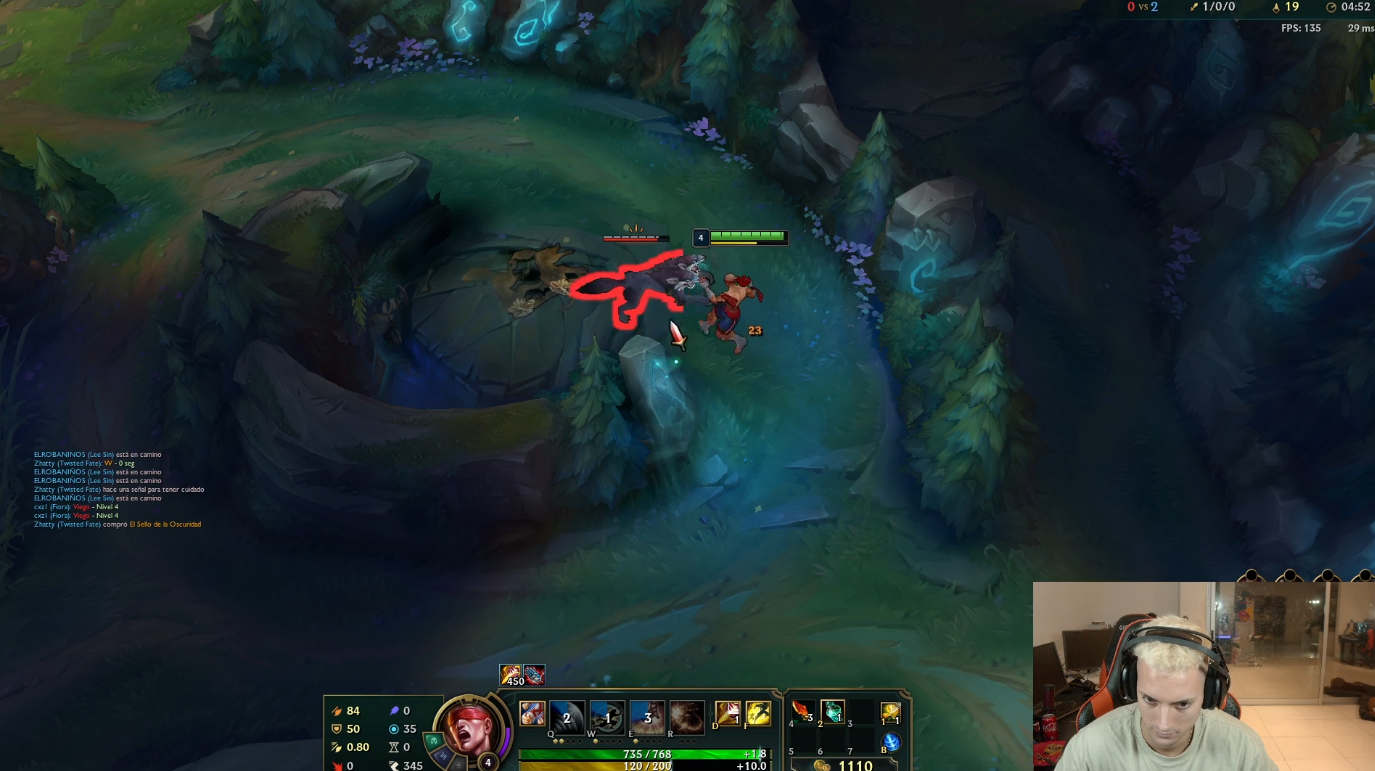Click Lee Sin's W Safeguard ability icon

(608, 717)
